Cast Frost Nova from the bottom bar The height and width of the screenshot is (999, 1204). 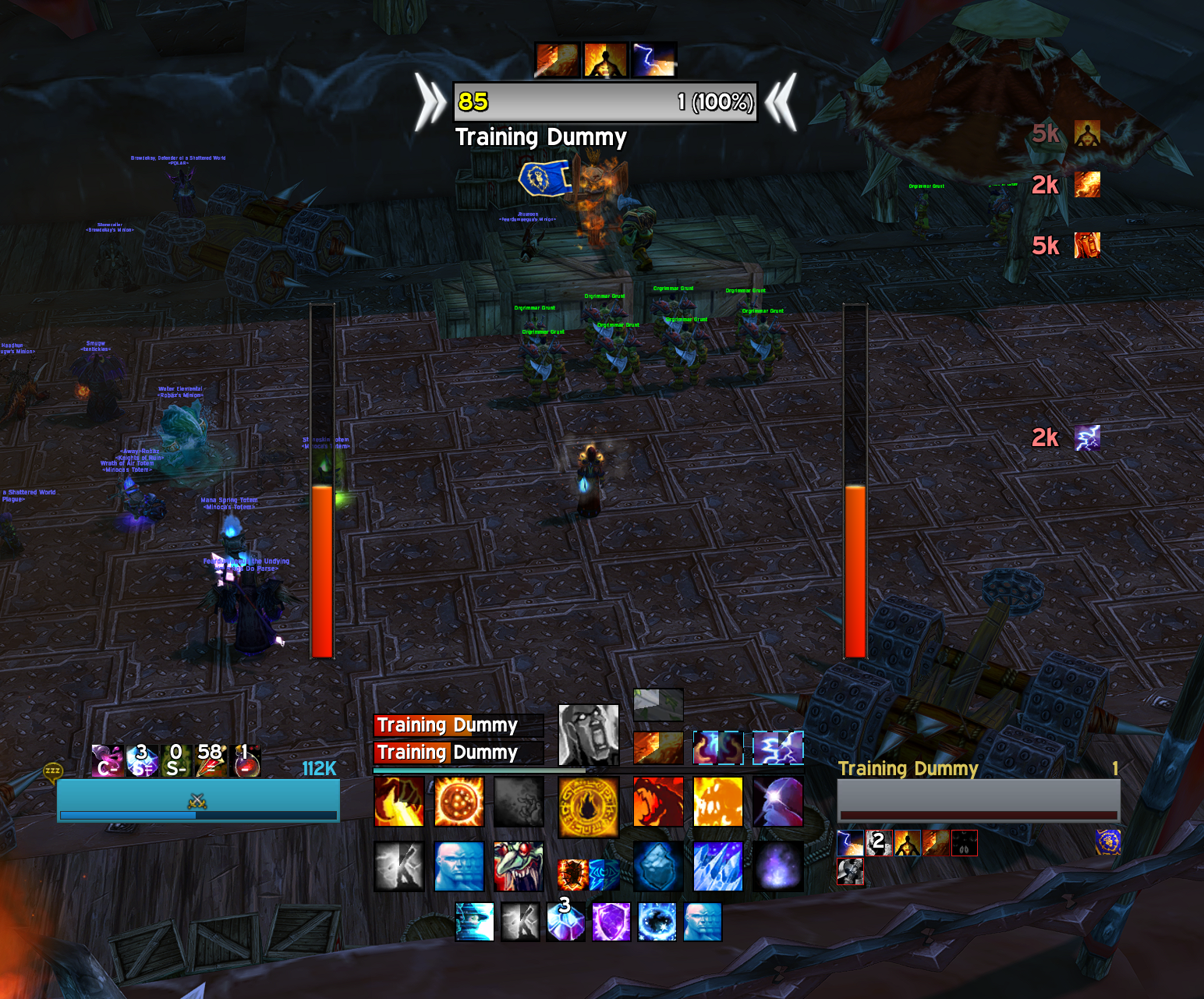[x=657, y=922]
